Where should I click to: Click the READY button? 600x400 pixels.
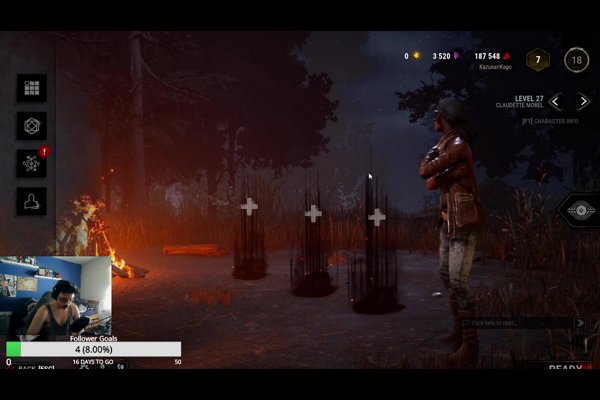click(566, 369)
